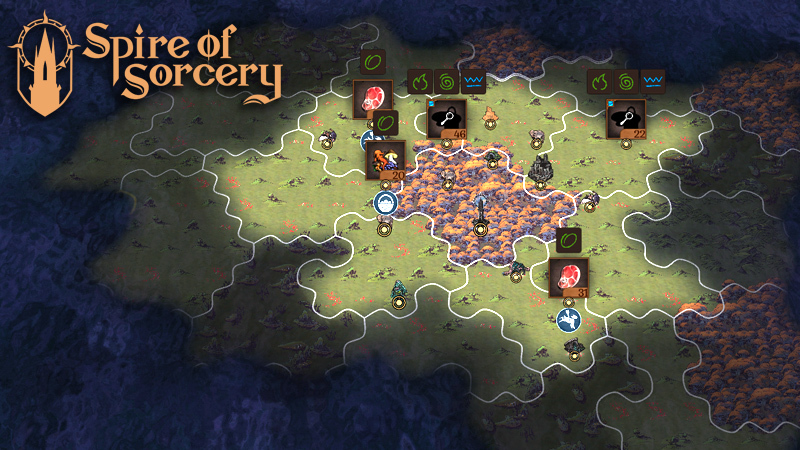800x450 pixels.
Task: Select the magnifier search tile marked 46
Action: (x=446, y=120)
